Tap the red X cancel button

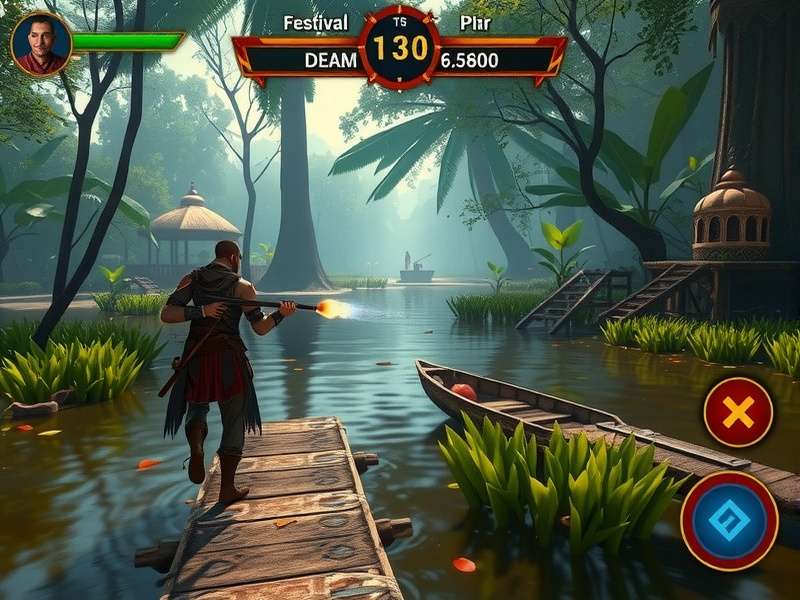pos(738,412)
